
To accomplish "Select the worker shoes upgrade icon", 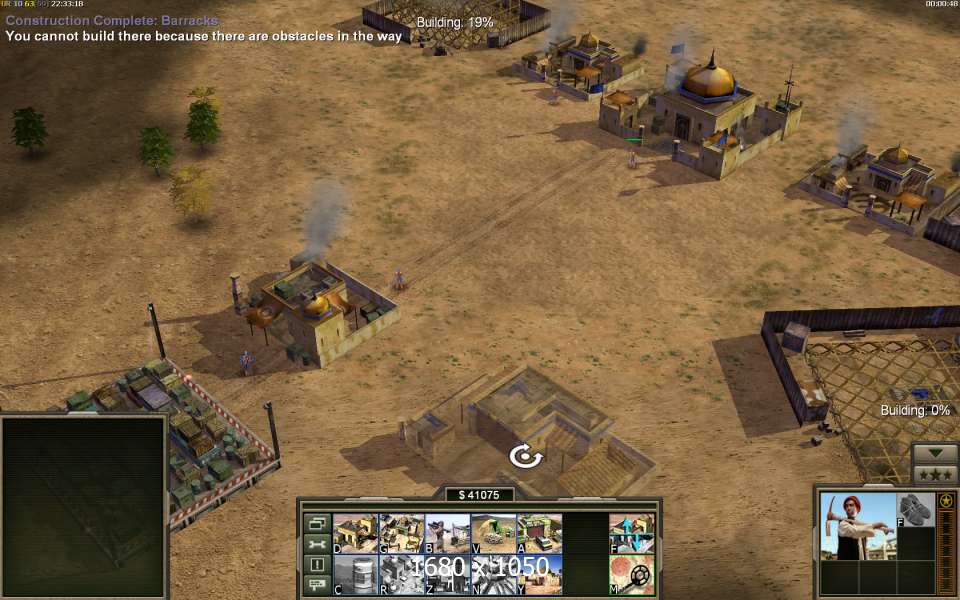I will [x=915, y=509].
